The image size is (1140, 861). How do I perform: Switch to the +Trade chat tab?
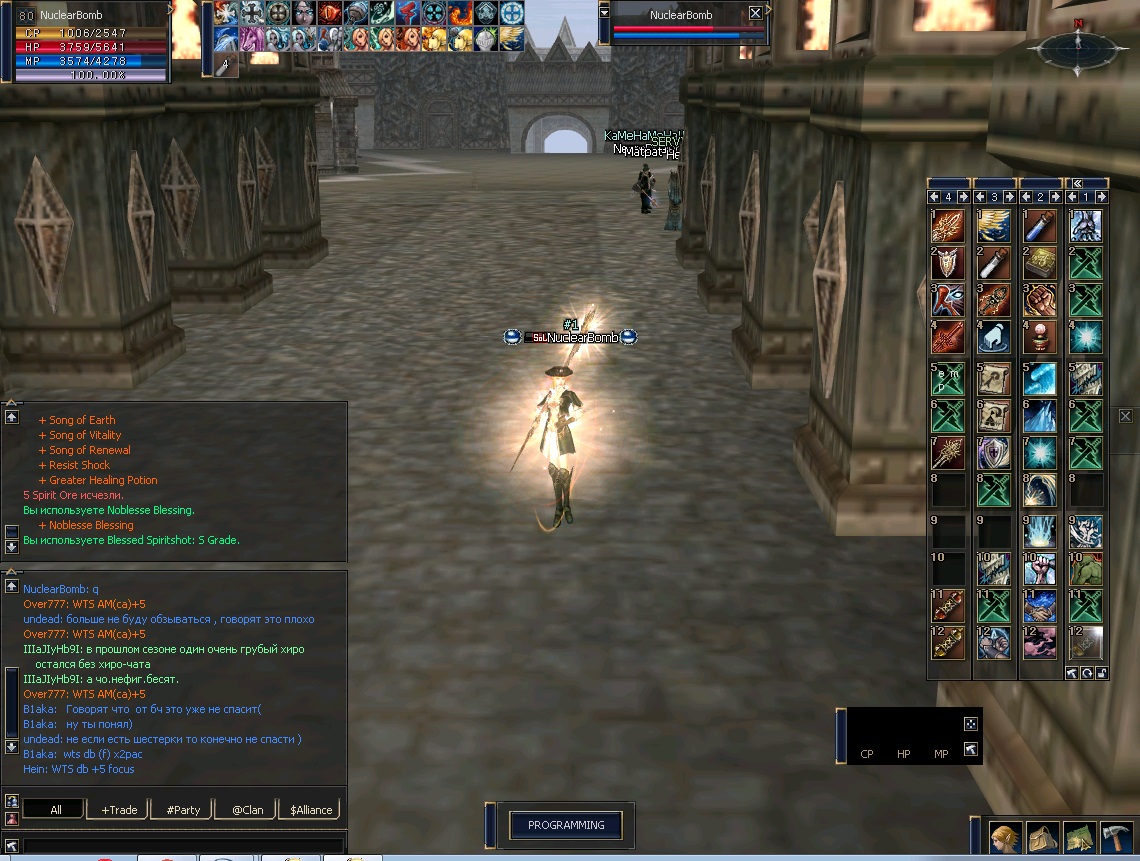119,810
